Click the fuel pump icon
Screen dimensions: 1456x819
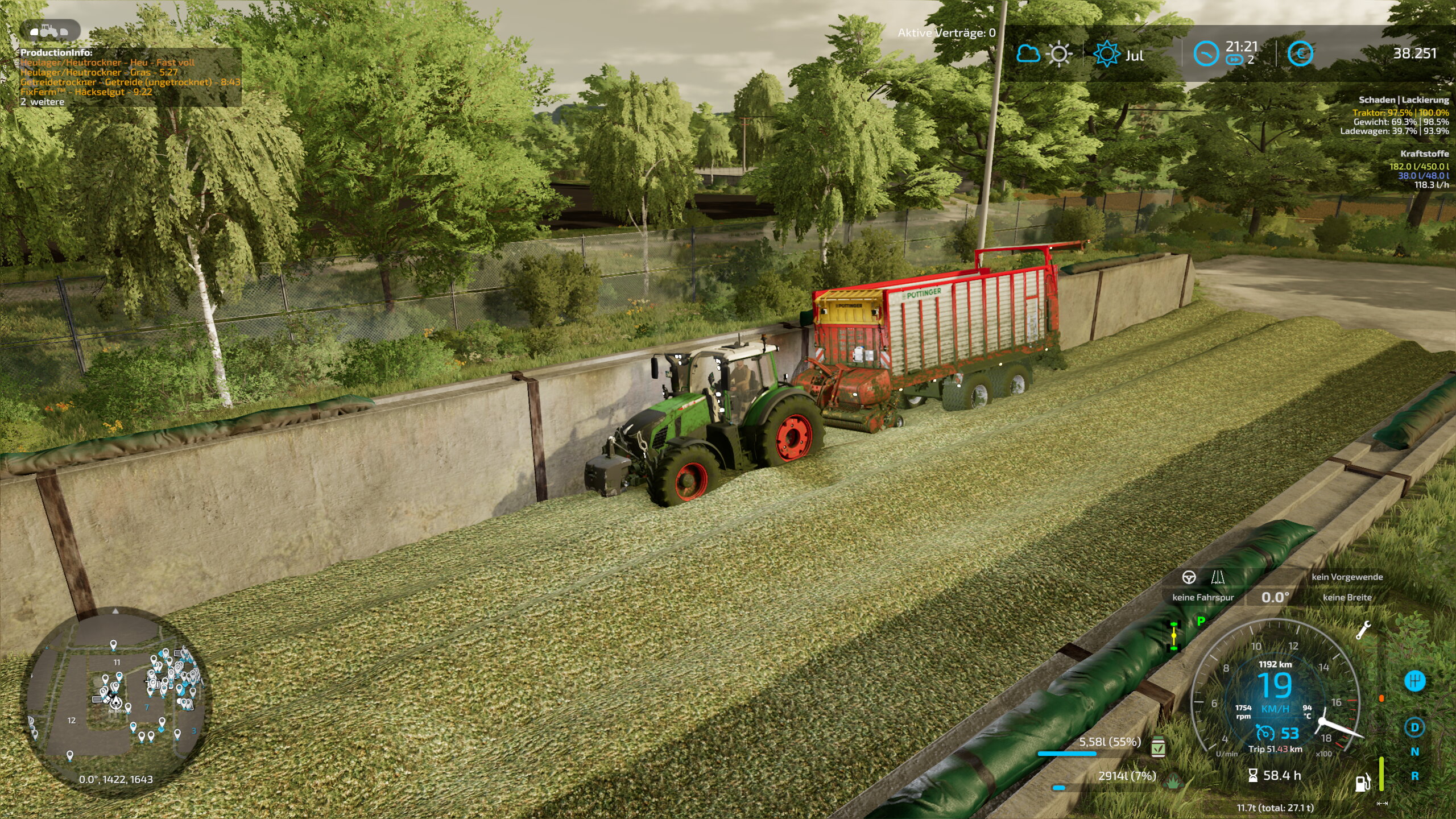[x=1362, y=783]
